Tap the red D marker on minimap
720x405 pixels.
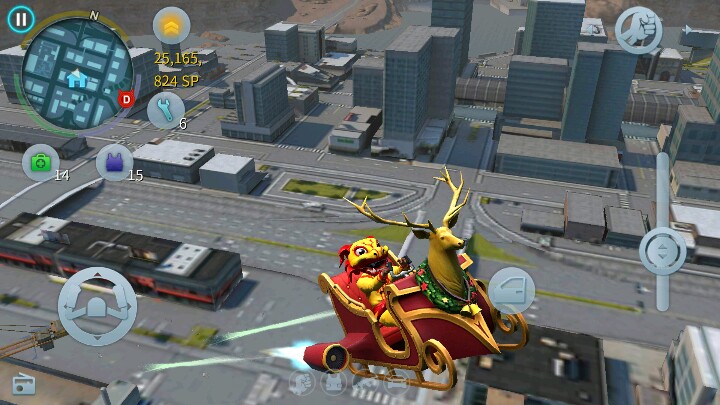coord(126,99)
